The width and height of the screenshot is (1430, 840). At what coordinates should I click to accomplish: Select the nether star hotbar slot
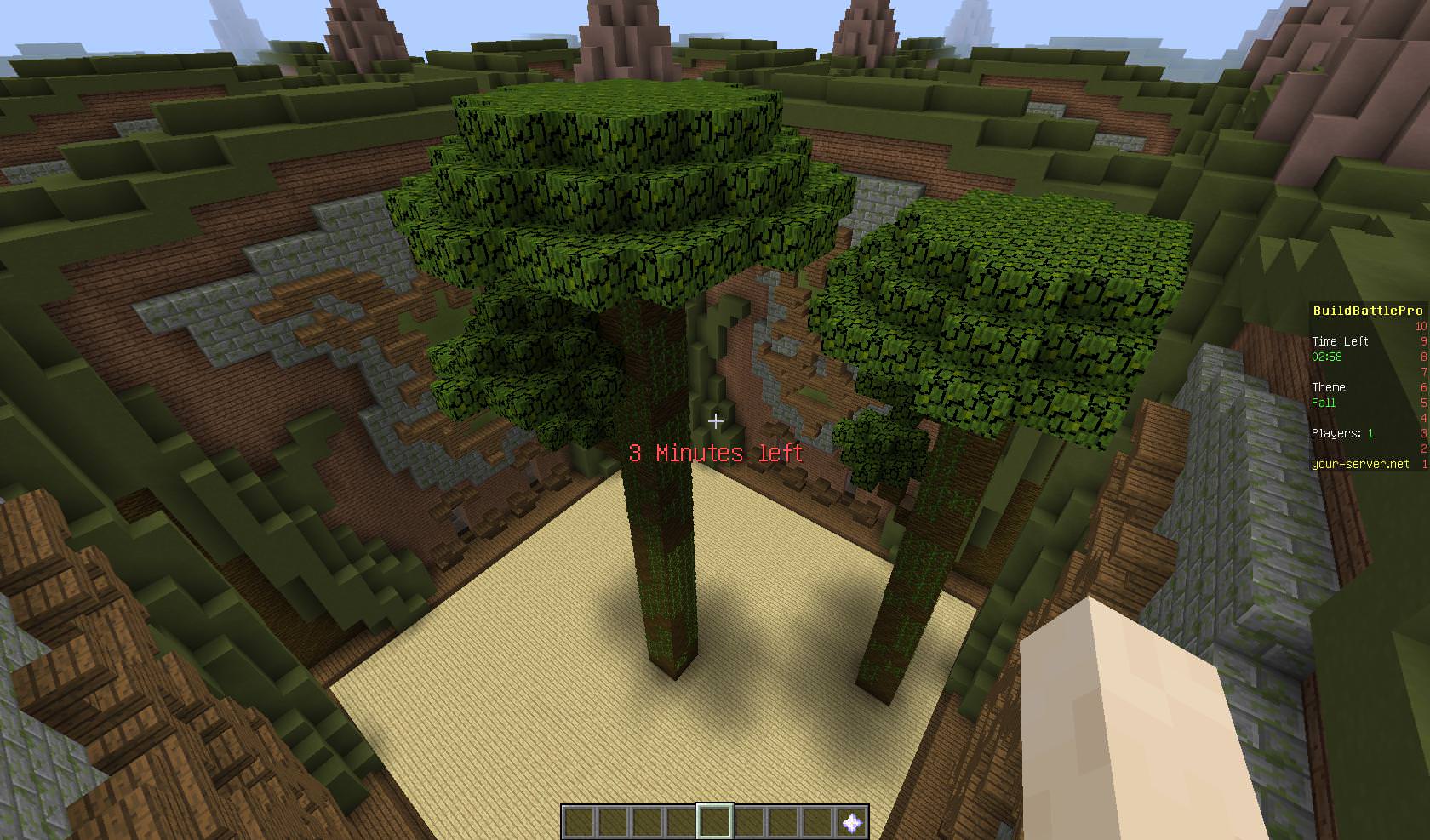pos(851,822)
